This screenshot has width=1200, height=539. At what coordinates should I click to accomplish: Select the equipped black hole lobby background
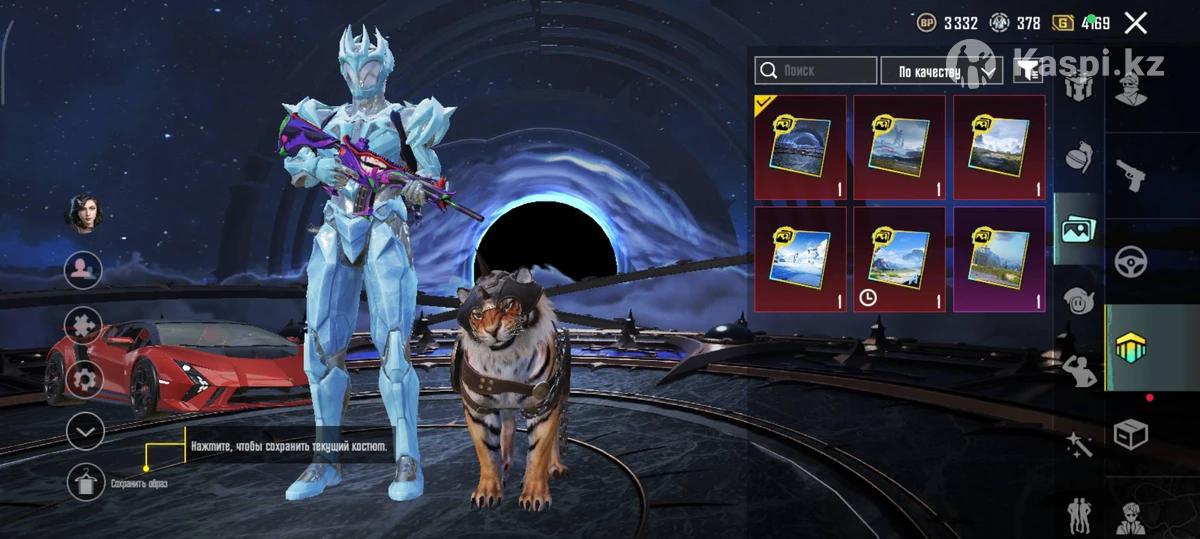[800, 147]
